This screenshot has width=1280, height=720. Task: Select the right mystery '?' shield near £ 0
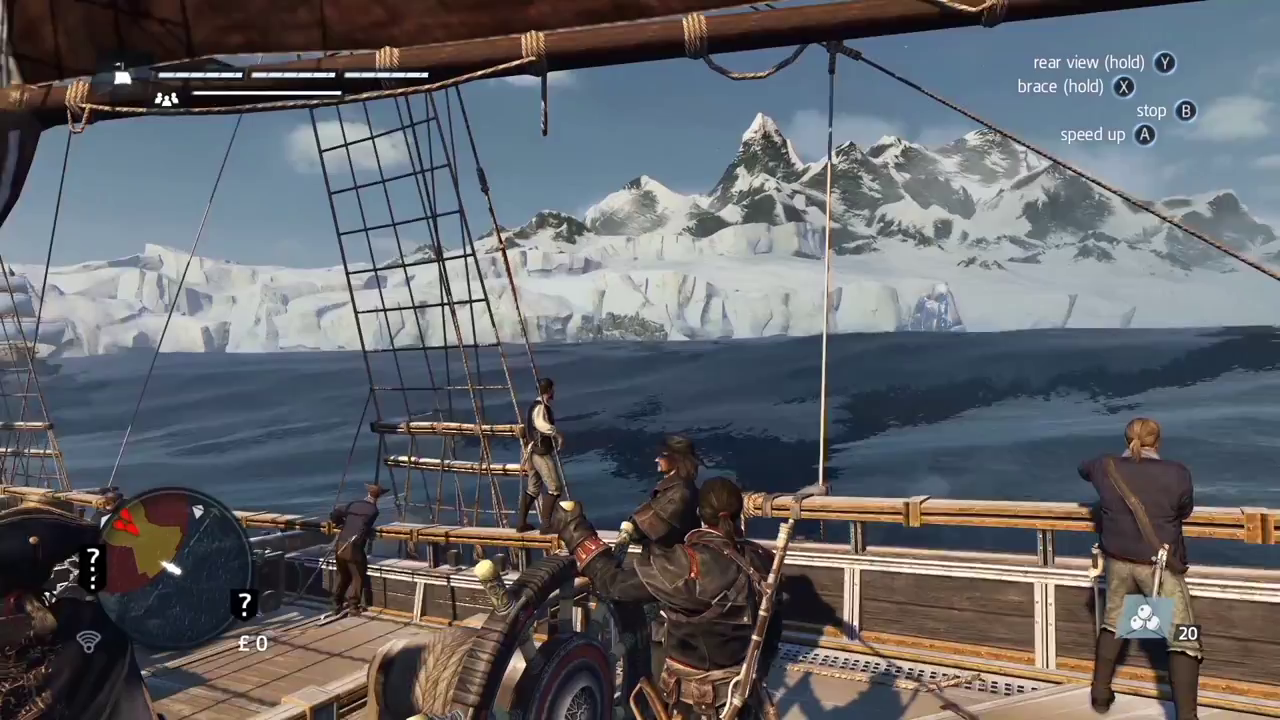coord(245,603)
